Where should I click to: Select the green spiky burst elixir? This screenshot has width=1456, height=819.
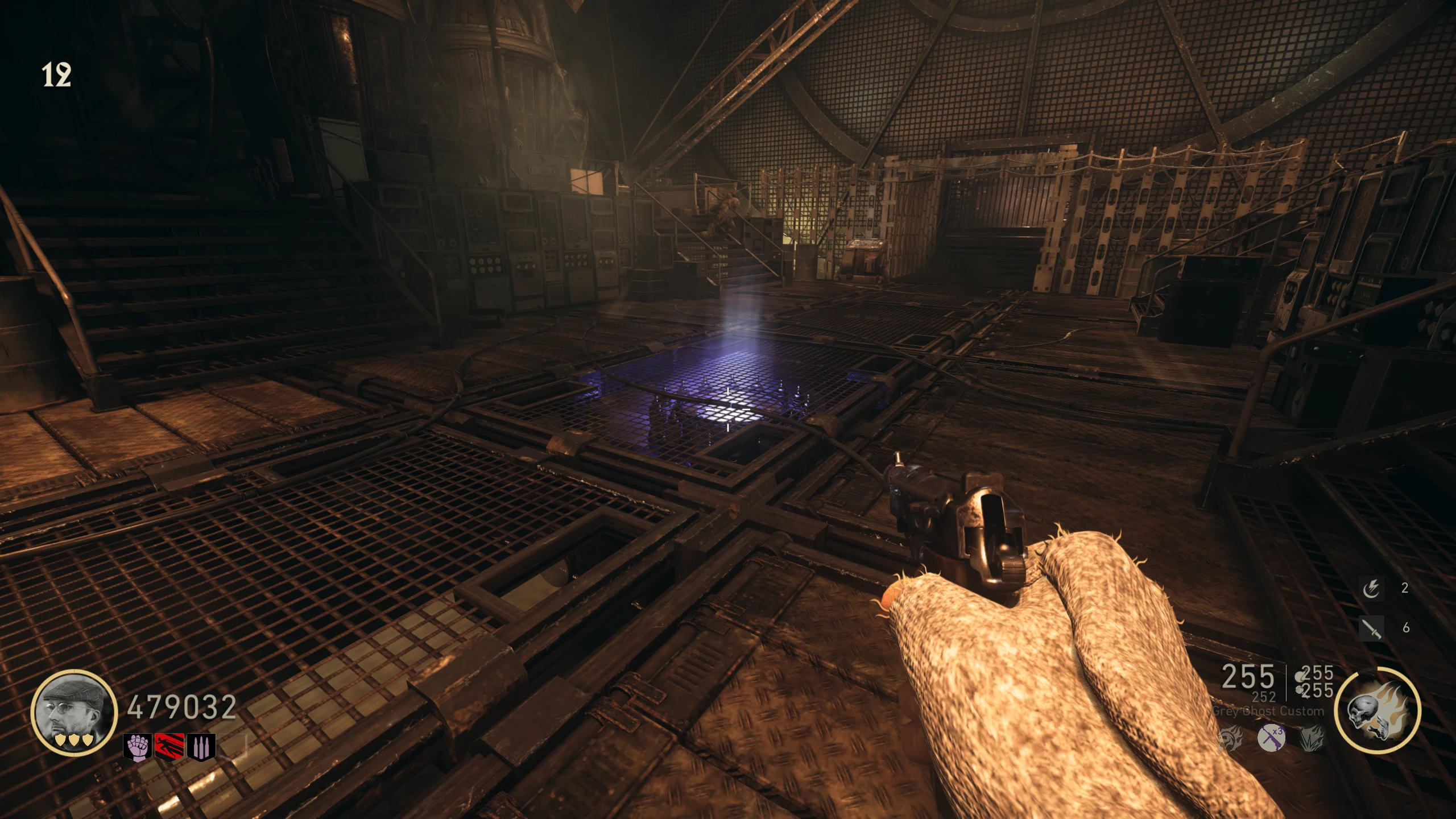tap(1312, 739)
